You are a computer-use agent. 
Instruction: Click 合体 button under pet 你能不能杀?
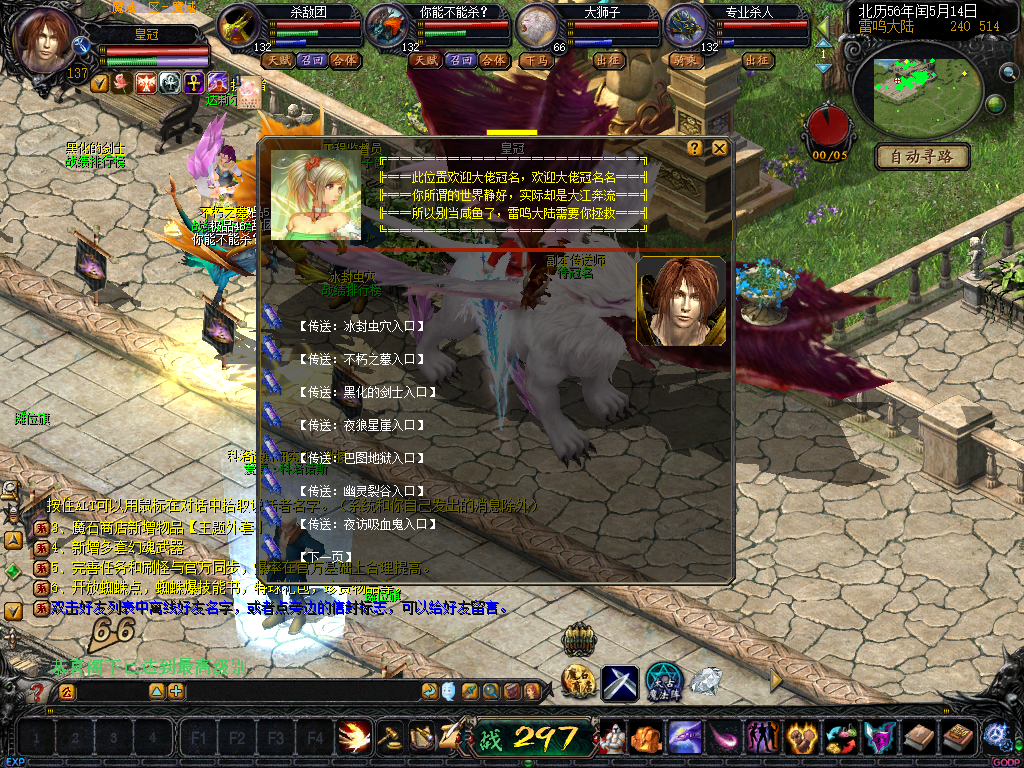[x=493, y=60]
